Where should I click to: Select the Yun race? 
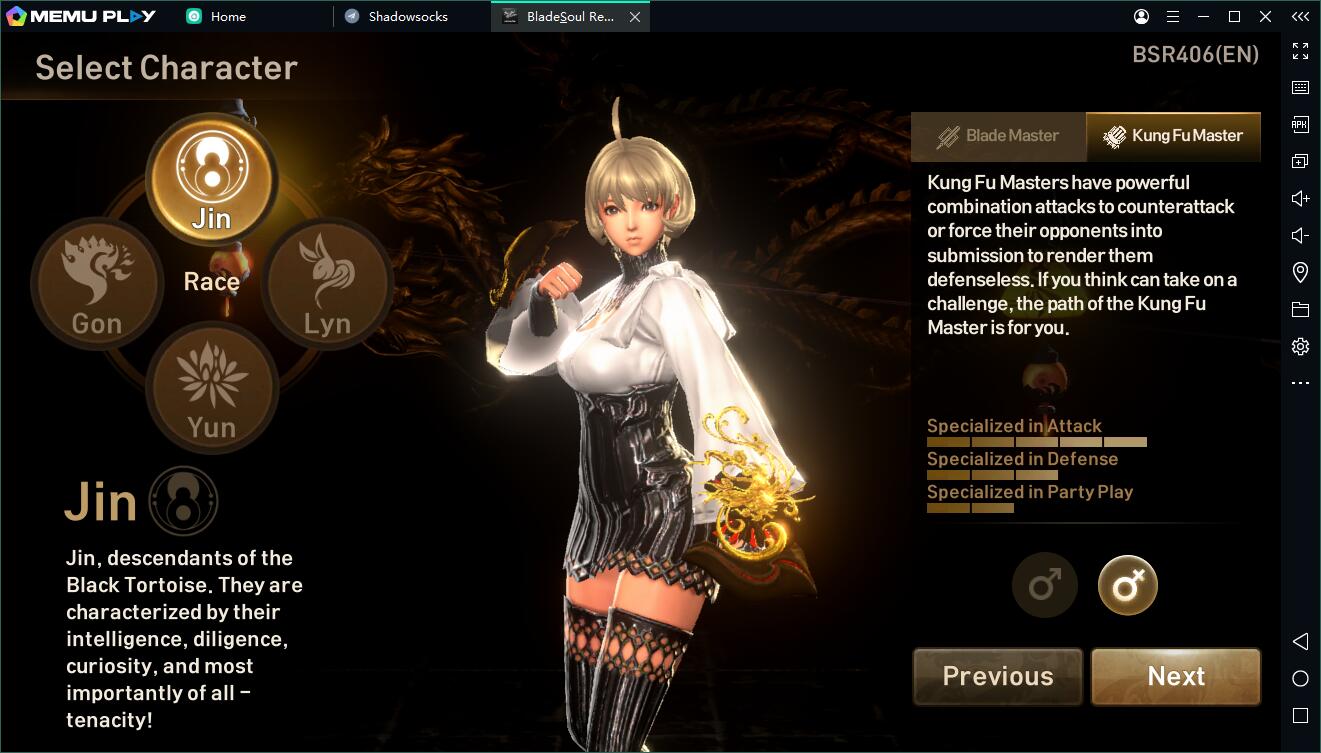211,388
